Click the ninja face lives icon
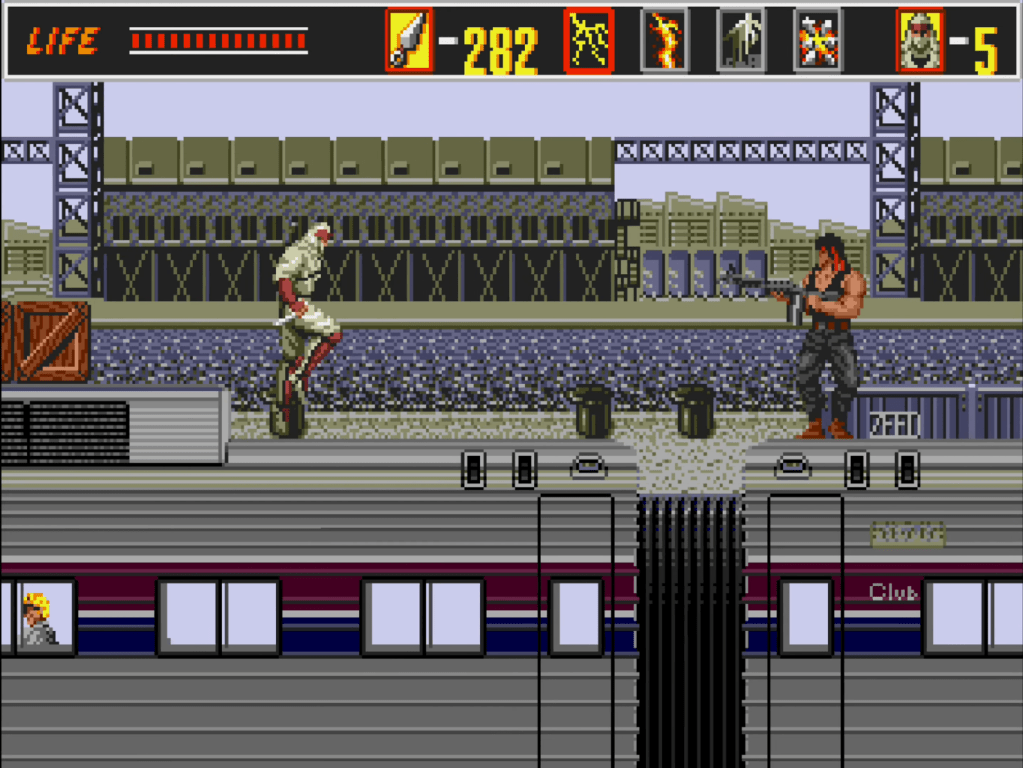The width and height of the screenshot is (1023, 768). click(919, 41)
